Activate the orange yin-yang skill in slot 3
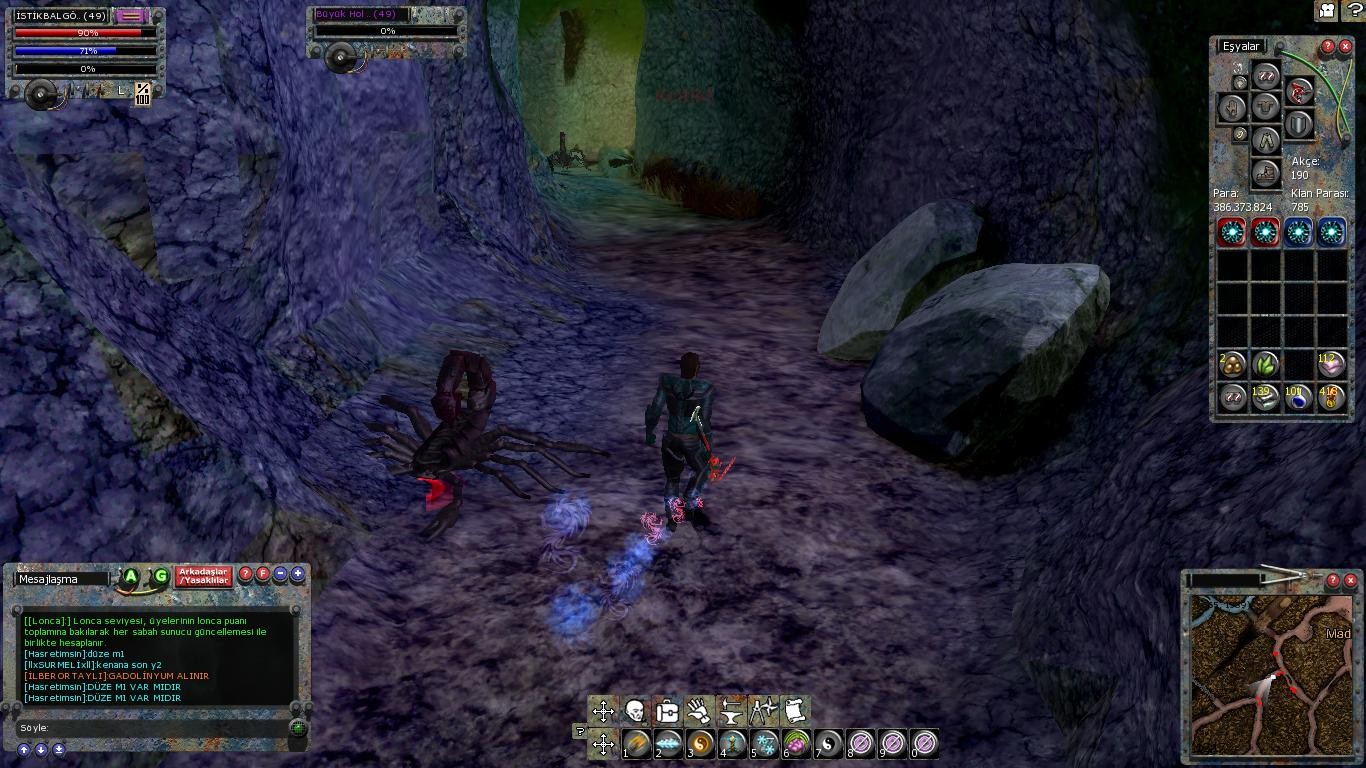Screen dimensions: 1366x768 (x=701, y=744)
